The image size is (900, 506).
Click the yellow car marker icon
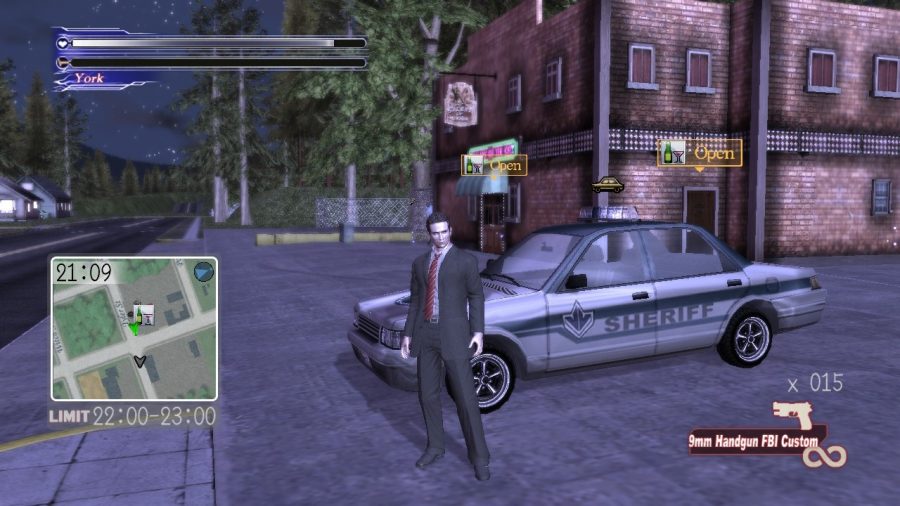coord(607,185)
